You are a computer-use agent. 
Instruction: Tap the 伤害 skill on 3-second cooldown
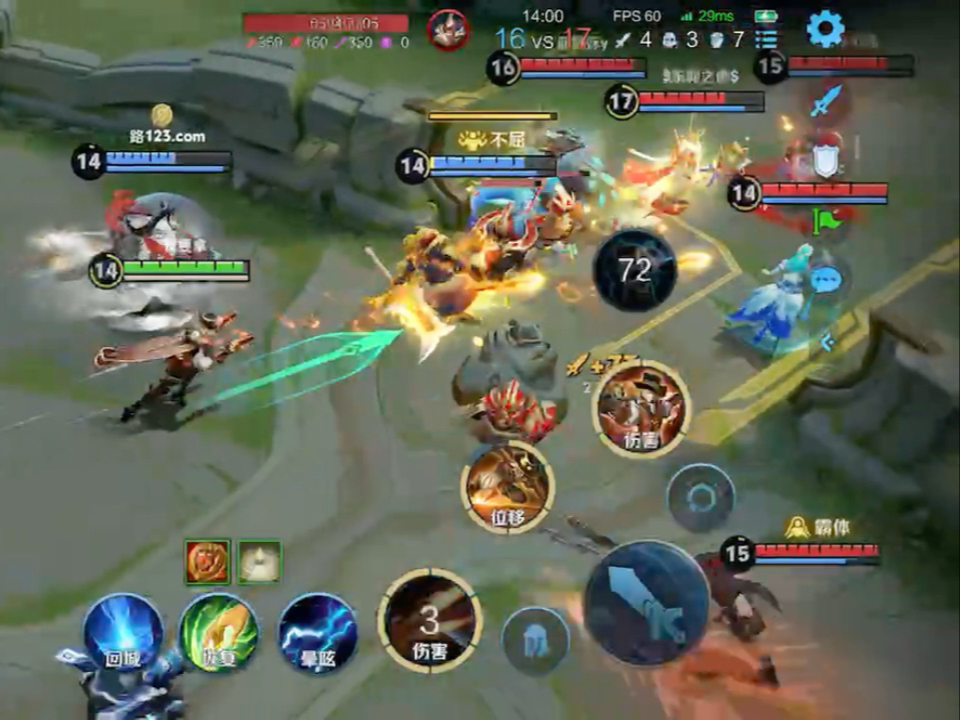tap(430, 621)
